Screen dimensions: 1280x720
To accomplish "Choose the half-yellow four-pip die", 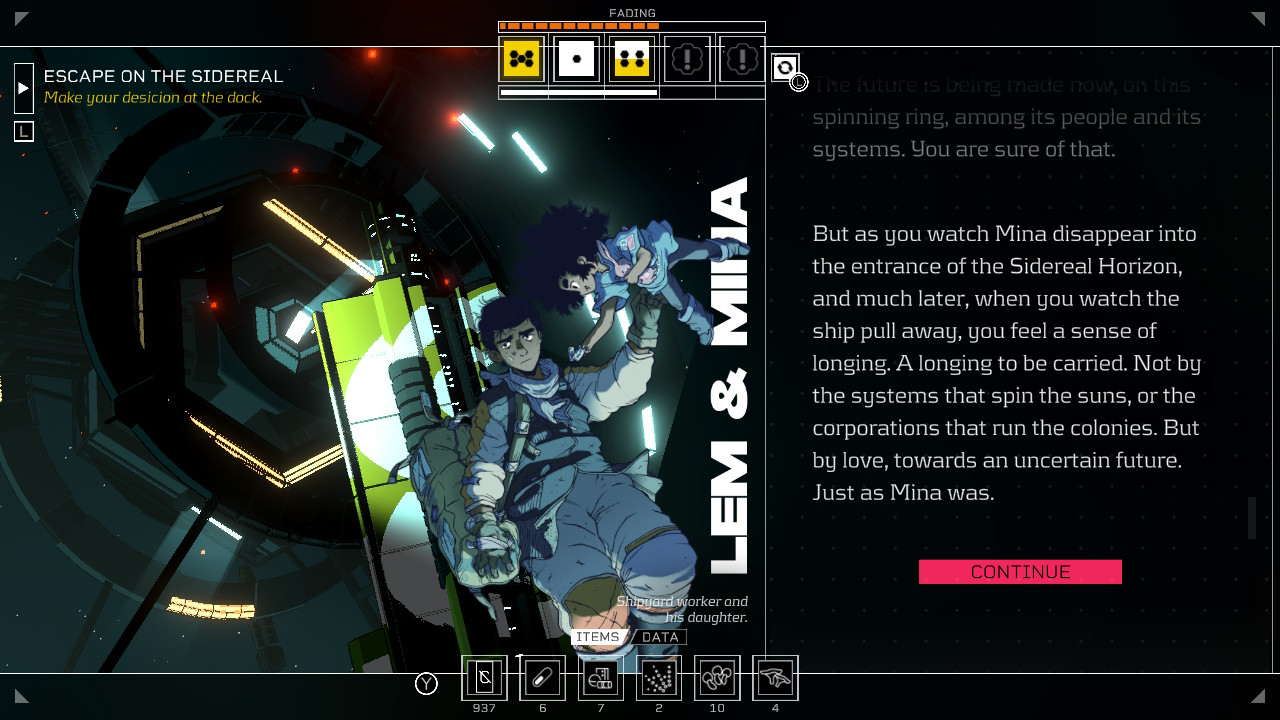I will point(632,60).
